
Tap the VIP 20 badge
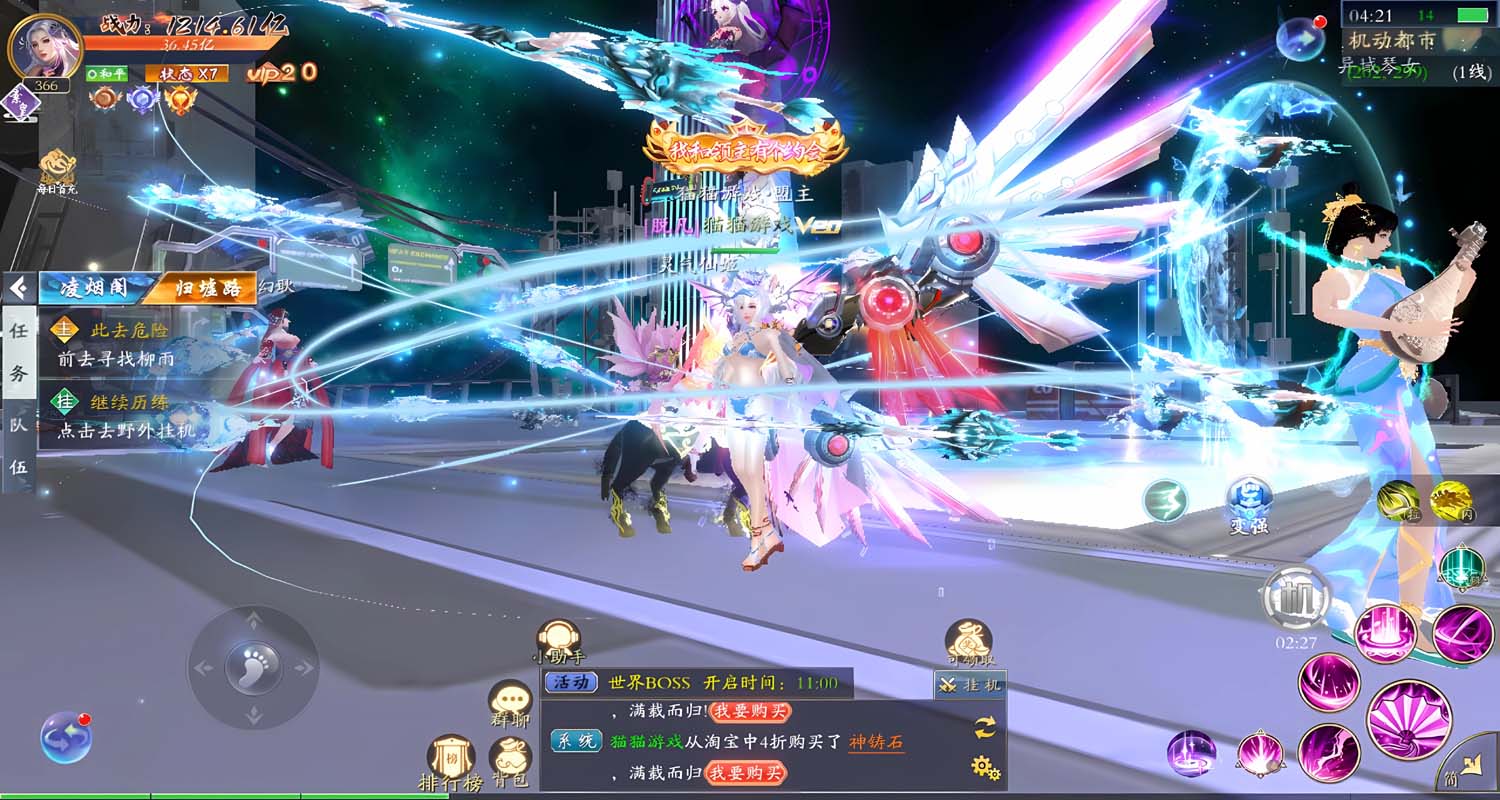point(282,72)
